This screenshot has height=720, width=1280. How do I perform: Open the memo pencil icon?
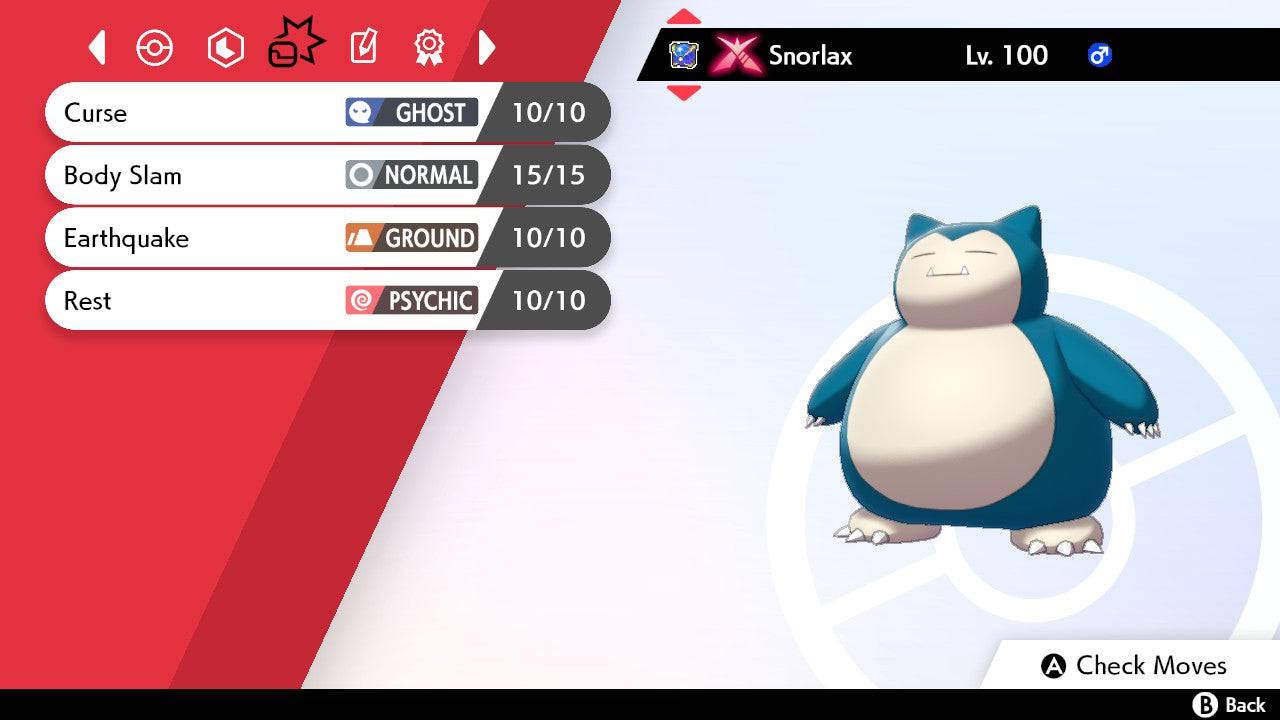[x=362, y=47]
